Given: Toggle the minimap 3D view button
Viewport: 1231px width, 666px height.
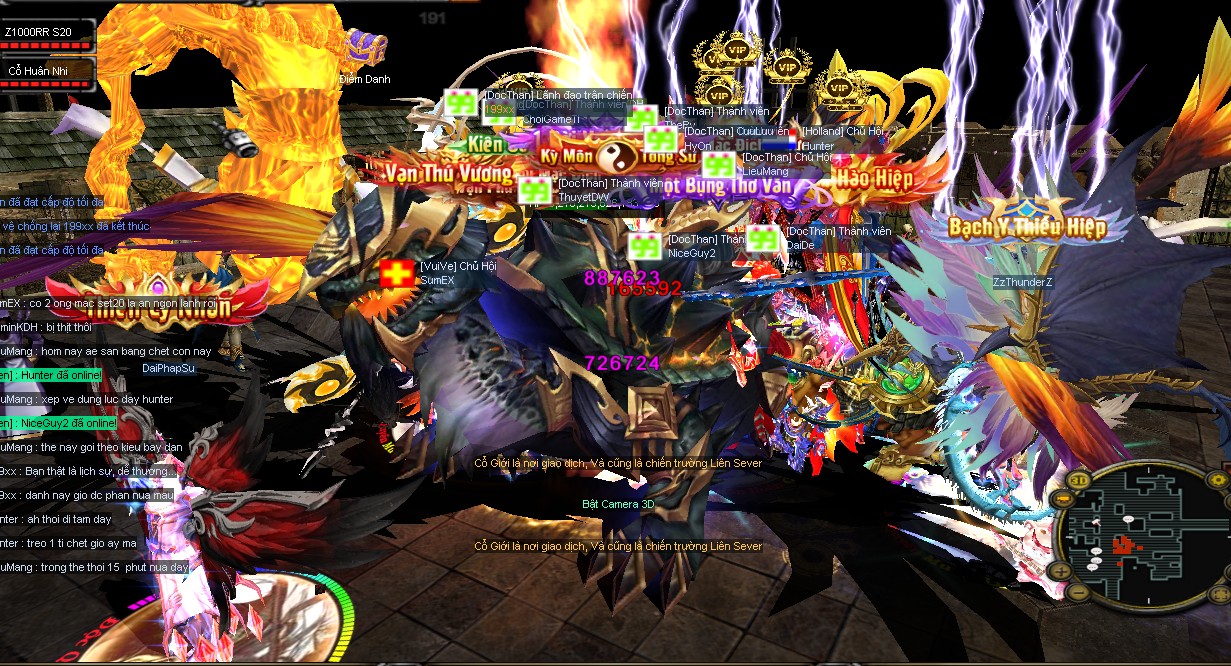Looking at the screenshot, I should coord(1080,479).
